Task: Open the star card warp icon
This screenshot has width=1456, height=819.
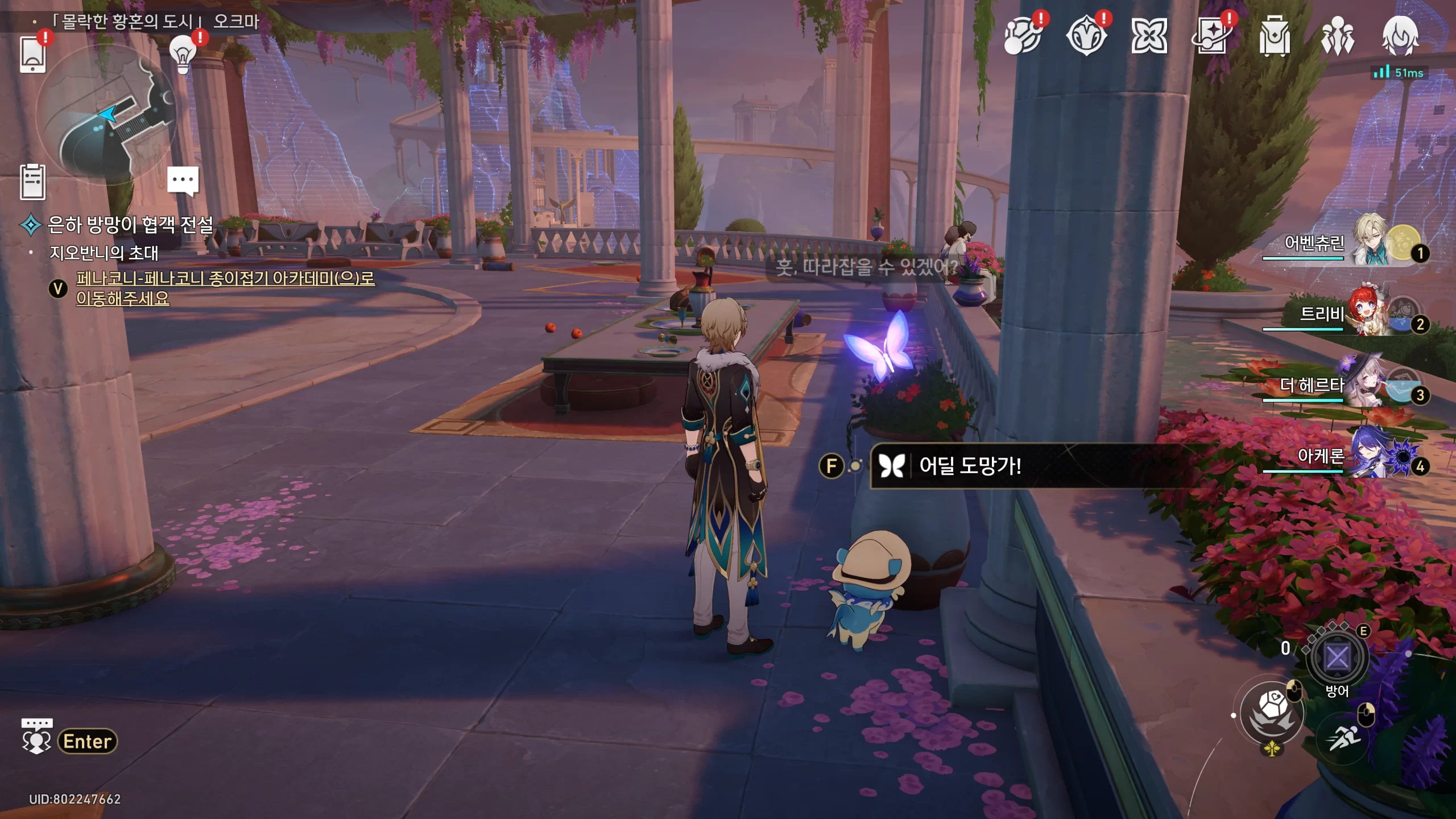Action: point(1212,36)
